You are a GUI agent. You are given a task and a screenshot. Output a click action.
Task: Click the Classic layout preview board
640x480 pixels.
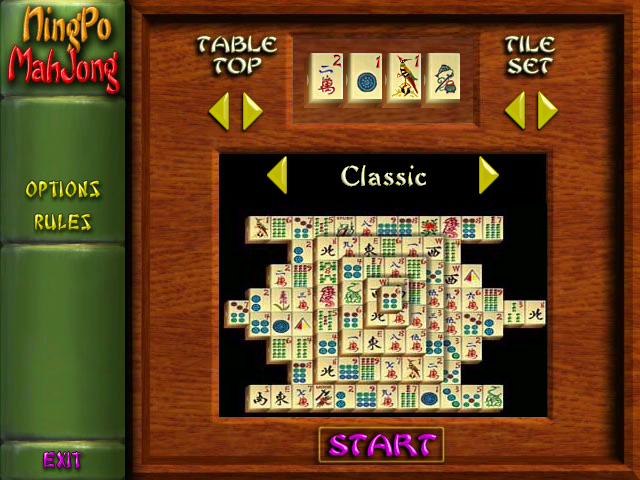[383, 312]
